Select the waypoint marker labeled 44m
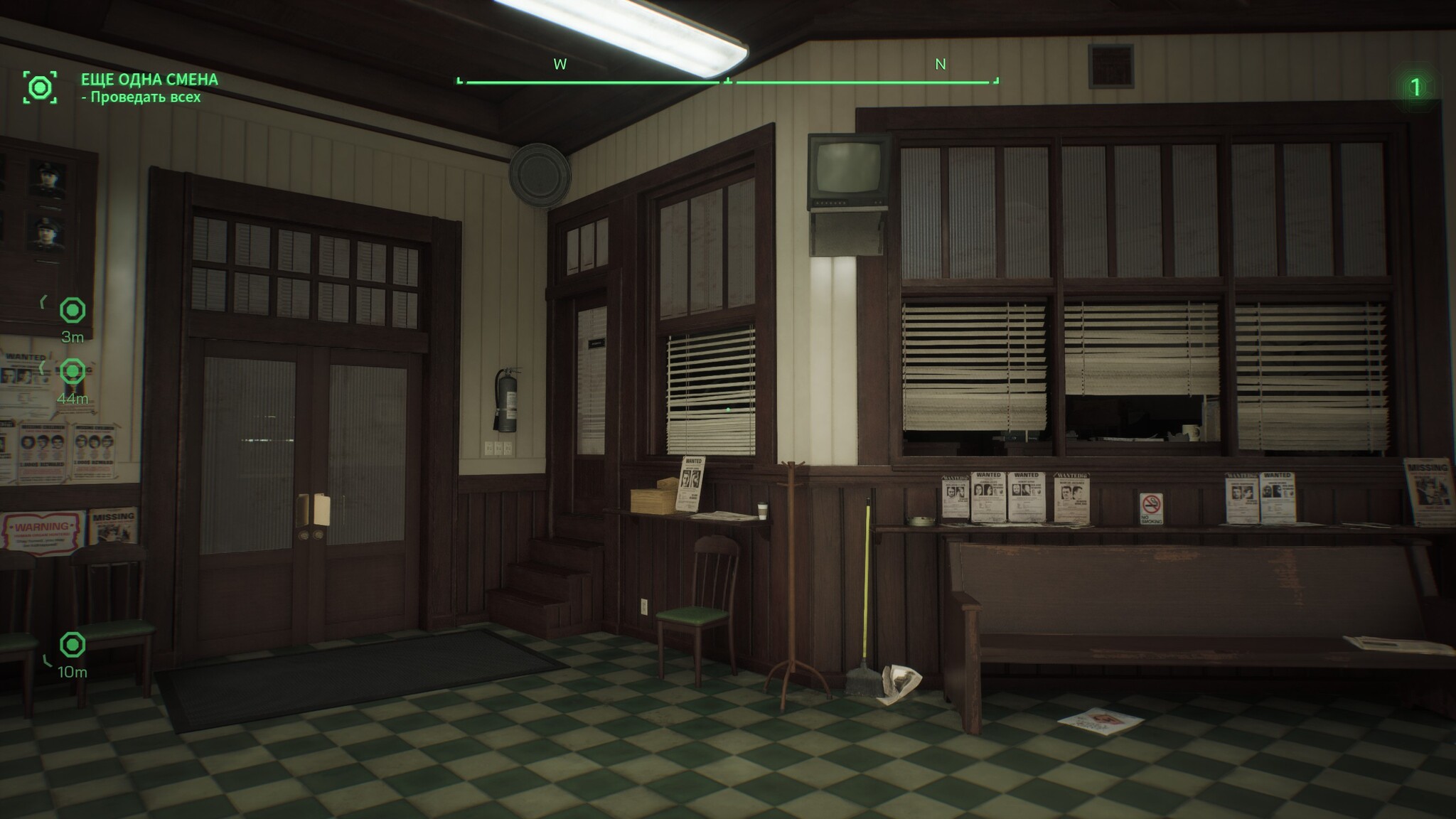This screenshot has height=819, width=1456. 73,371
